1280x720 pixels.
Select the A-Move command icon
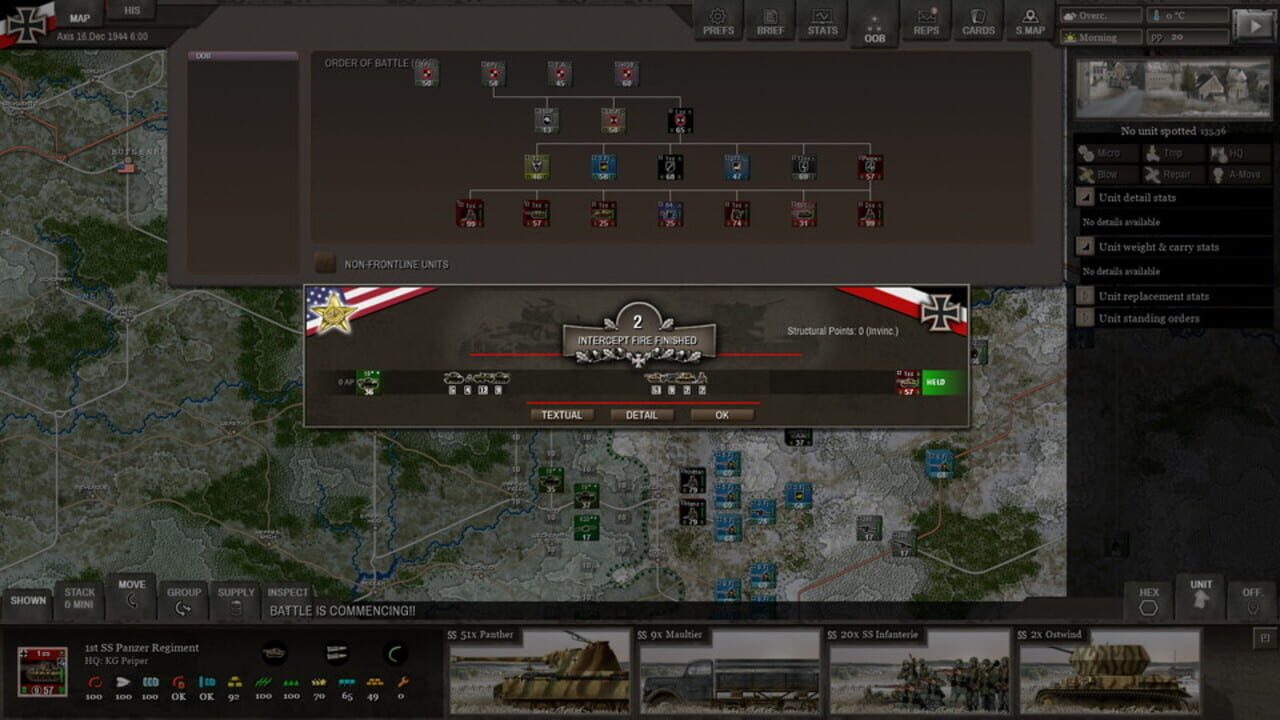[x=1236, y=174]
